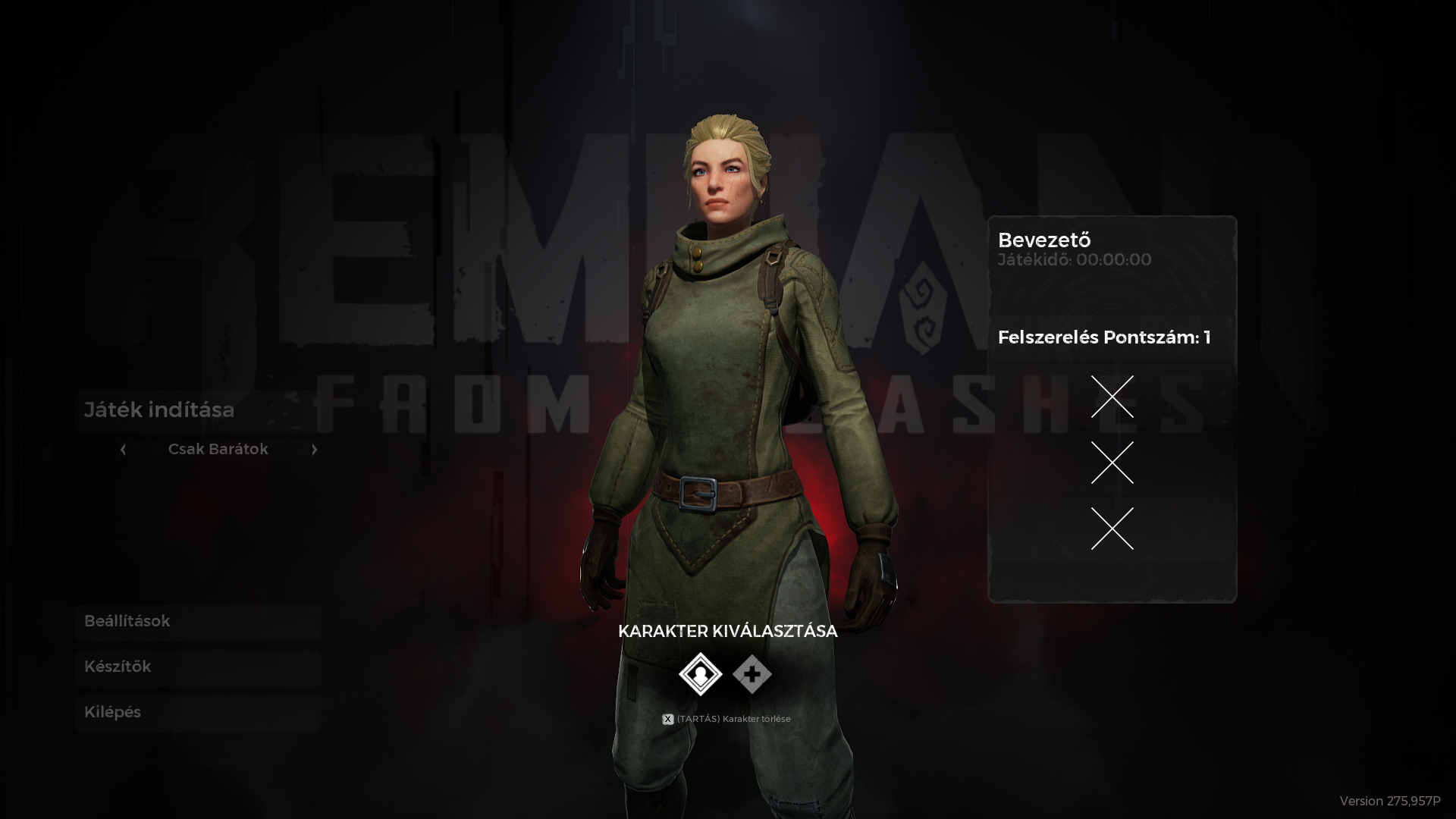Select the Bevezető character save panel
1456x819 pixels.
point(1112,409)
